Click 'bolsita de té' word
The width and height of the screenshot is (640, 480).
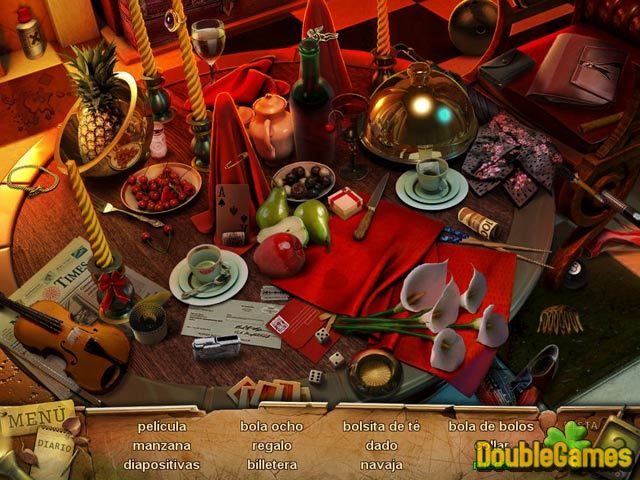tap(382, 426)
